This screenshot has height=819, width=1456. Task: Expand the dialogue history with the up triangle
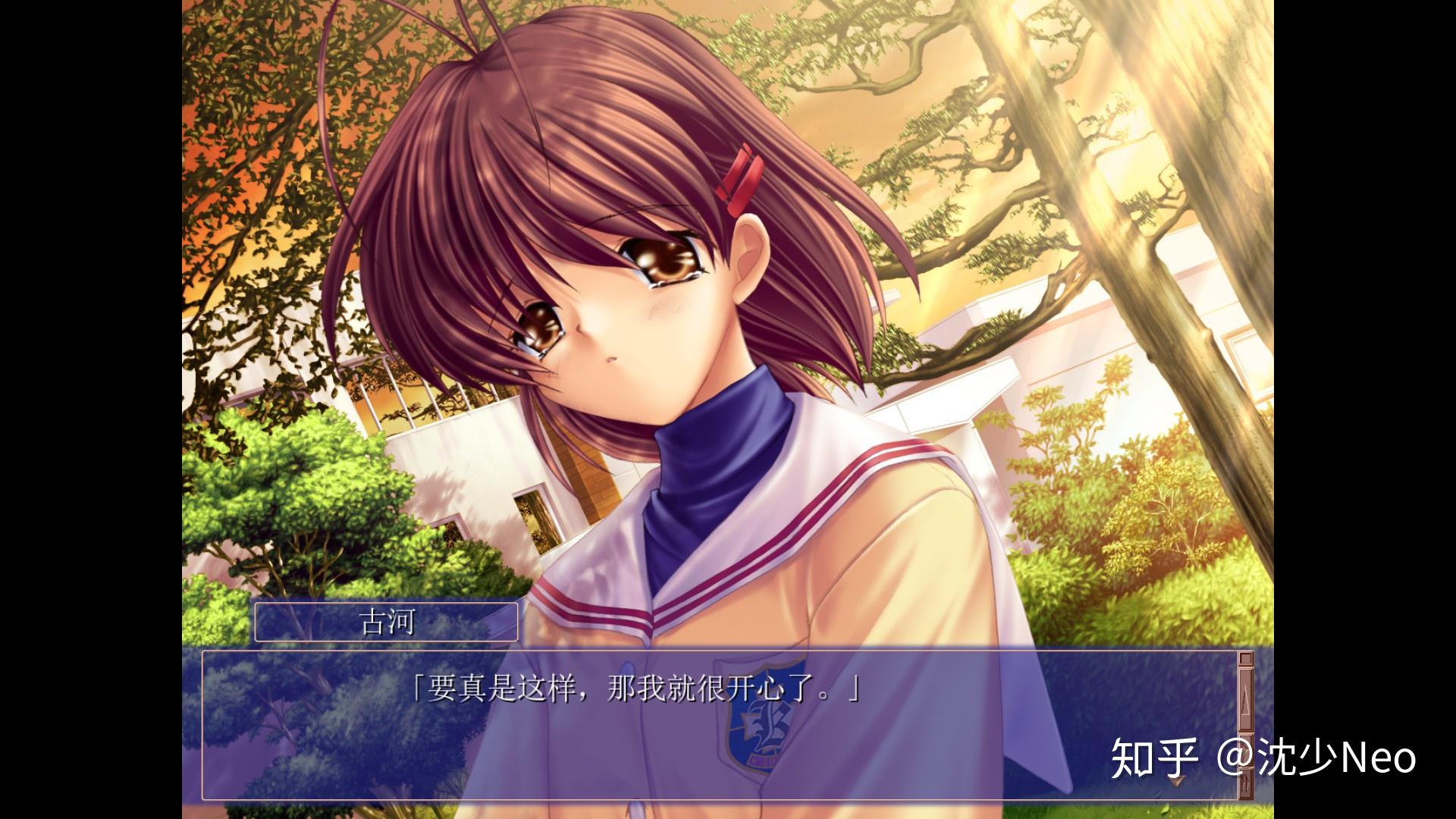tap(1247, 696)
